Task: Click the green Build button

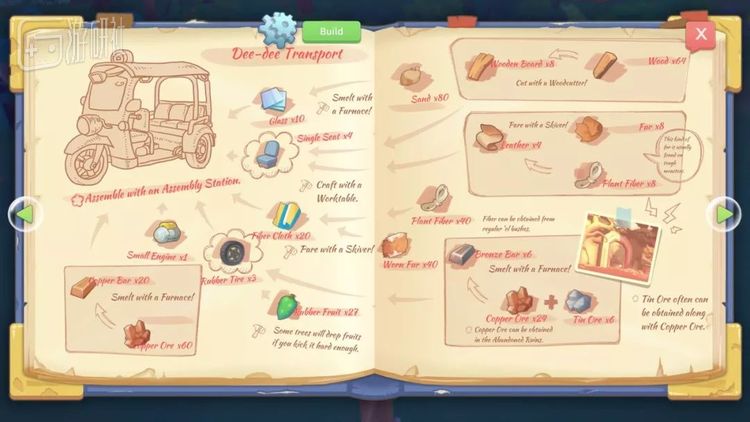Action: tap(331, 31)
